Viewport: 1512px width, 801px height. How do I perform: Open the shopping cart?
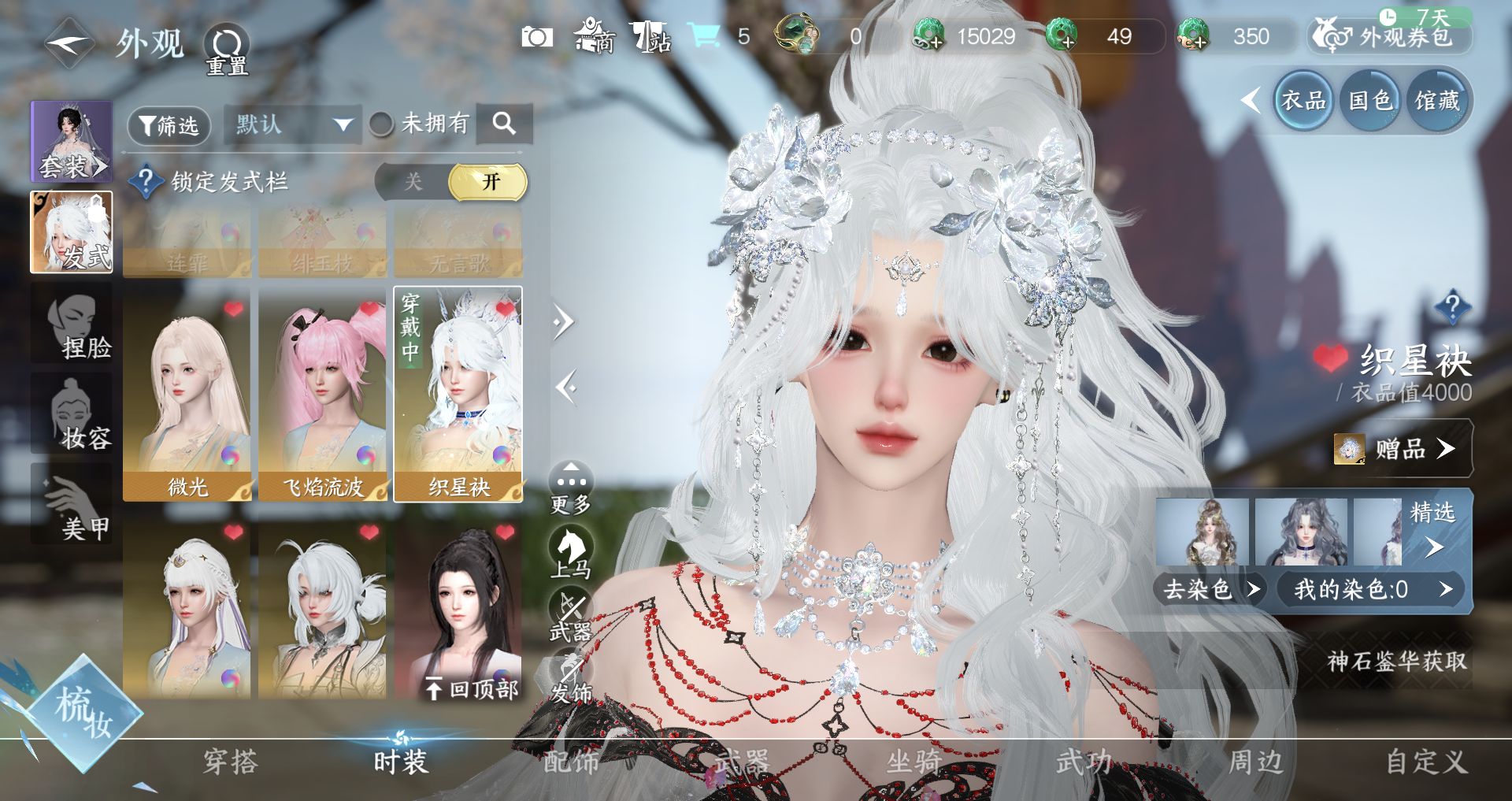click(703, 36)
